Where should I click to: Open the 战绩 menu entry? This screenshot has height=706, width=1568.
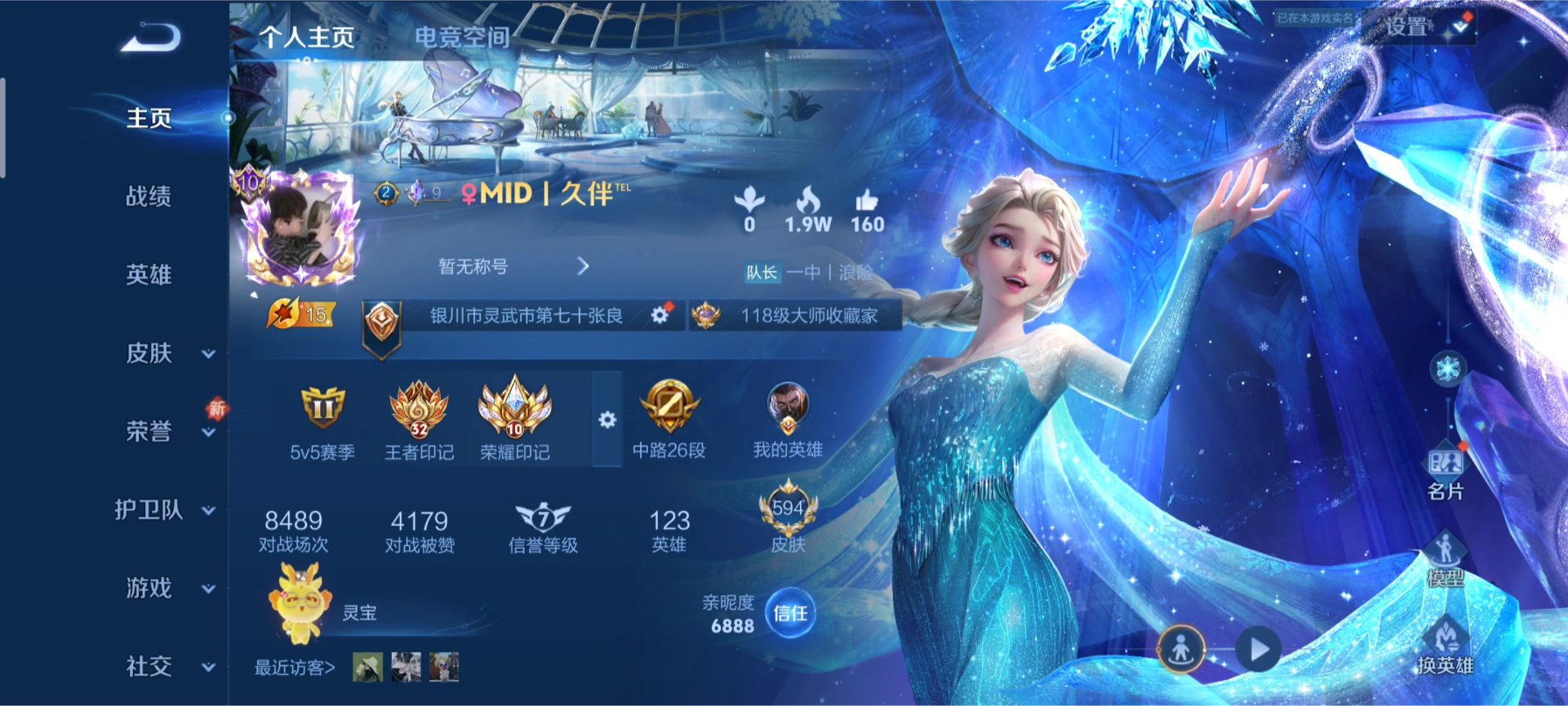(149, 196)
